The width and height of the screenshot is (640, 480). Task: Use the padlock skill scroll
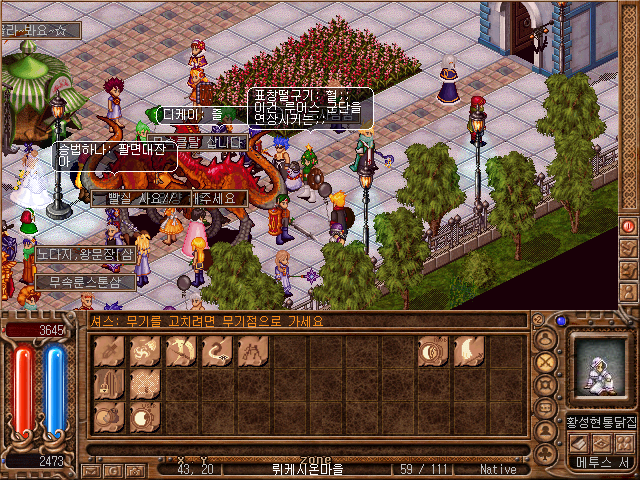(109, 383)
